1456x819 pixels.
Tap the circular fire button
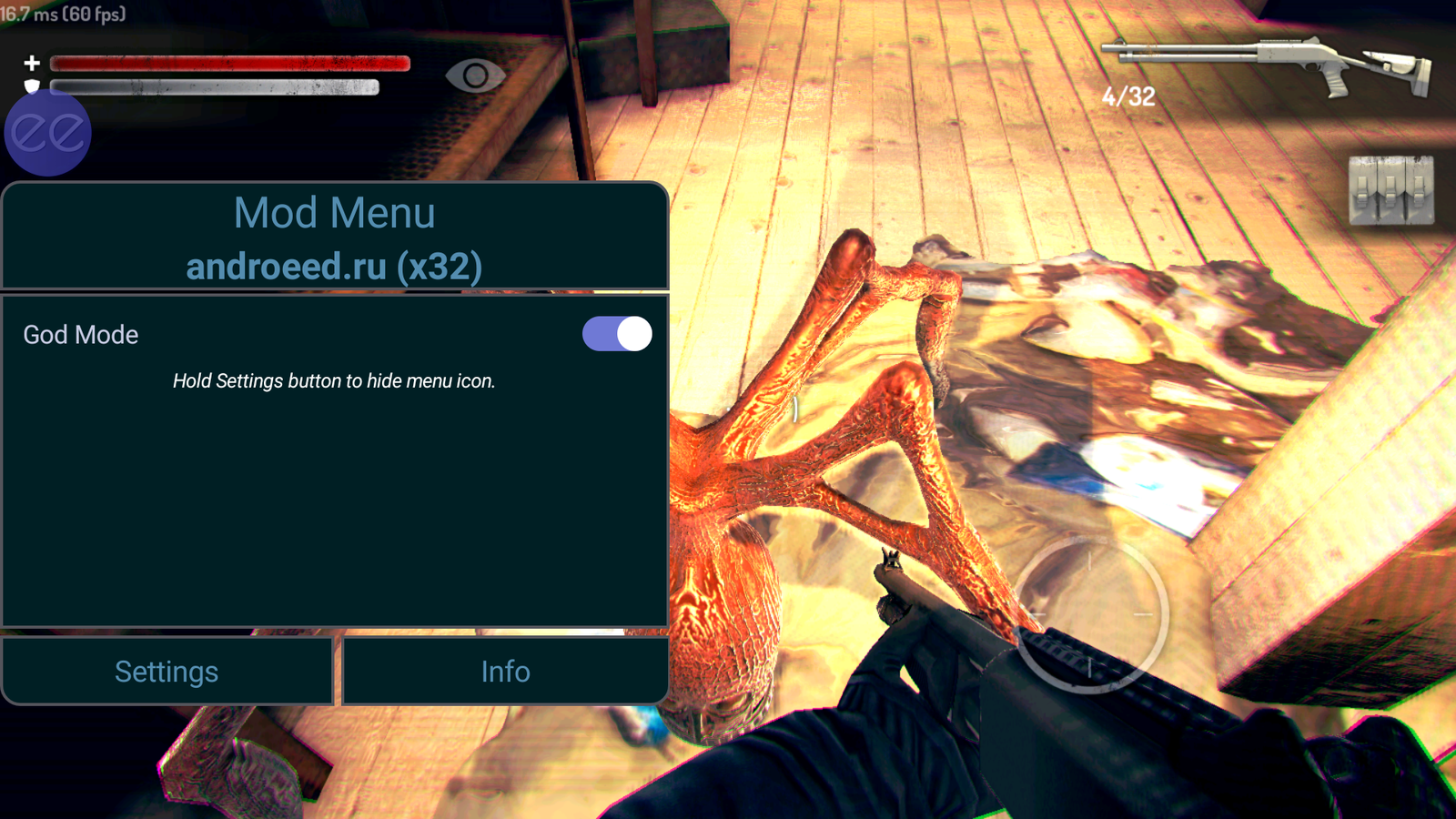tap(1091, 614)
